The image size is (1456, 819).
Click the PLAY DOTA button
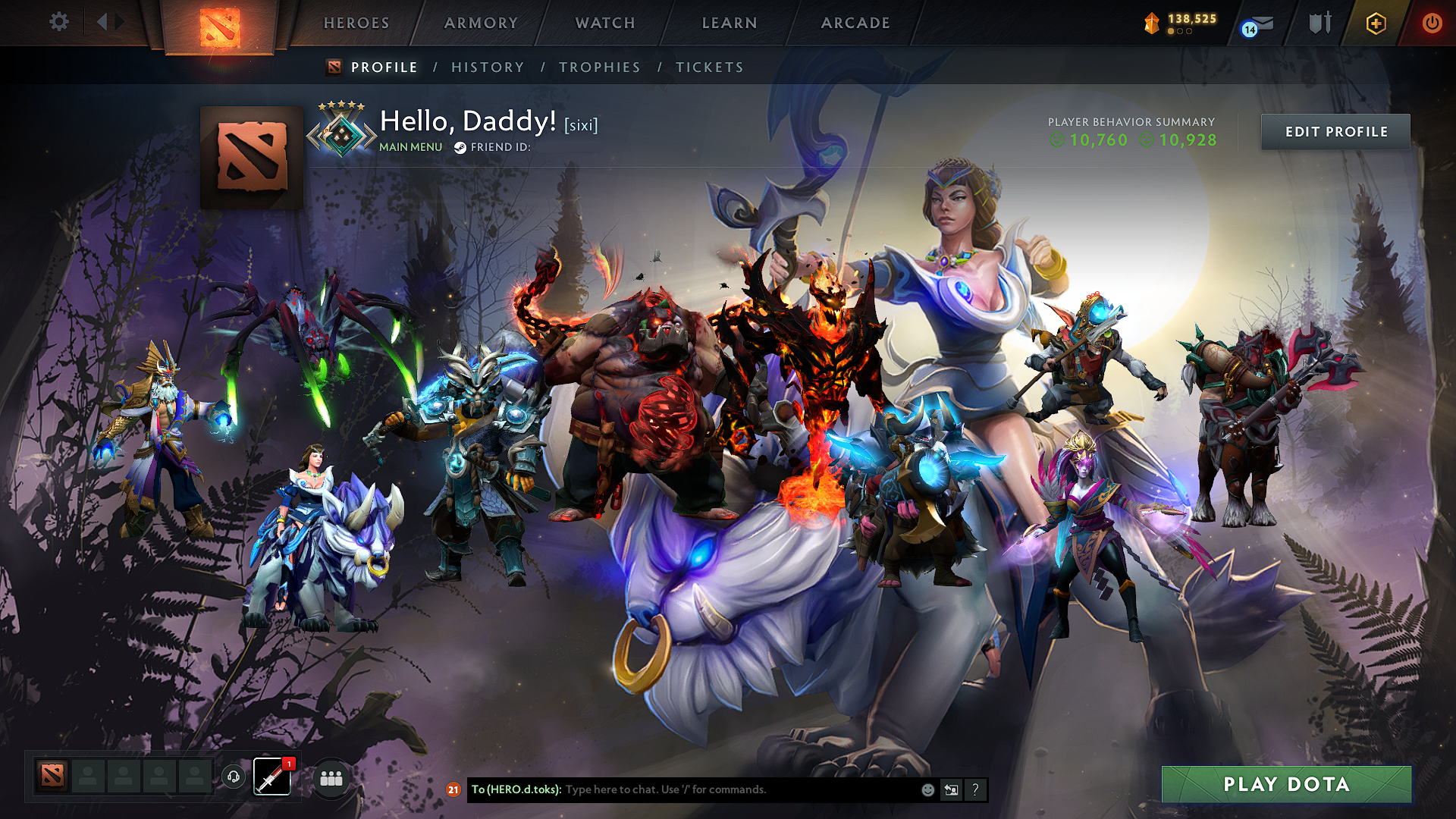coord(1286,785)
